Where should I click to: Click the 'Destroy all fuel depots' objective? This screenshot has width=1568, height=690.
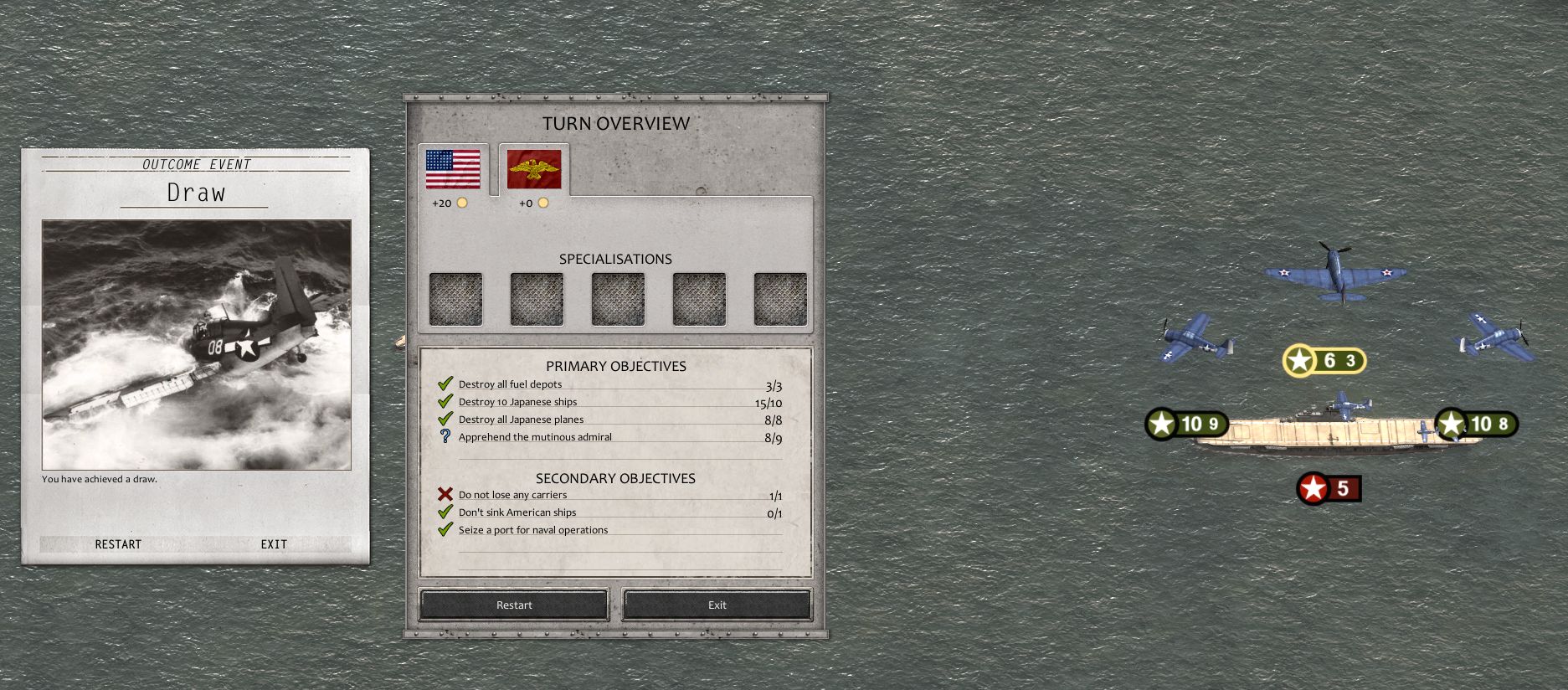(510, 384)
